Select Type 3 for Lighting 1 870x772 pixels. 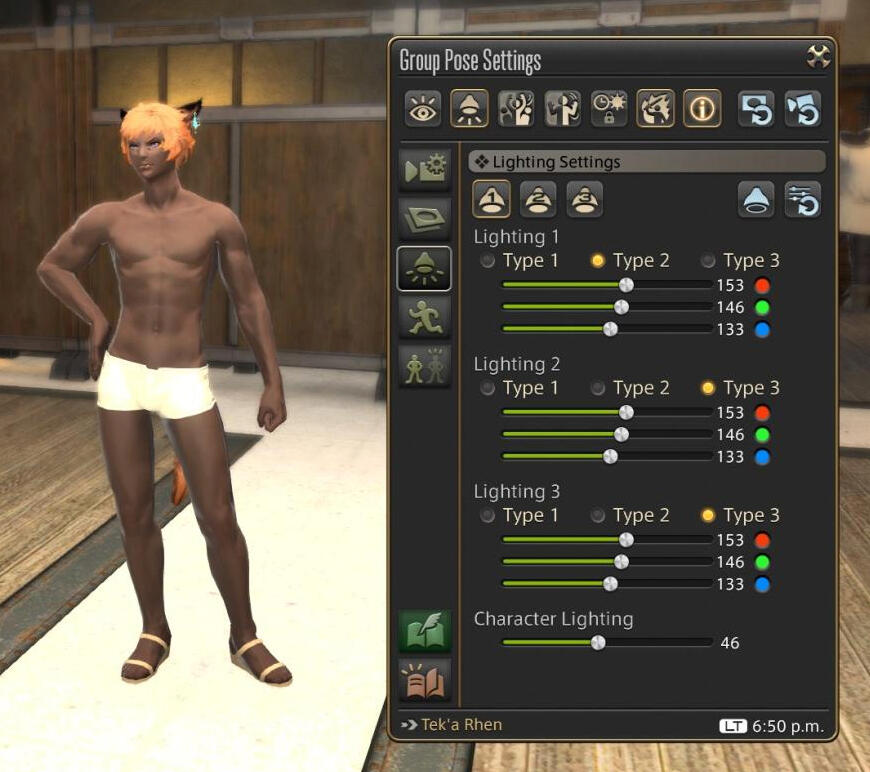(x=708, y=261)
